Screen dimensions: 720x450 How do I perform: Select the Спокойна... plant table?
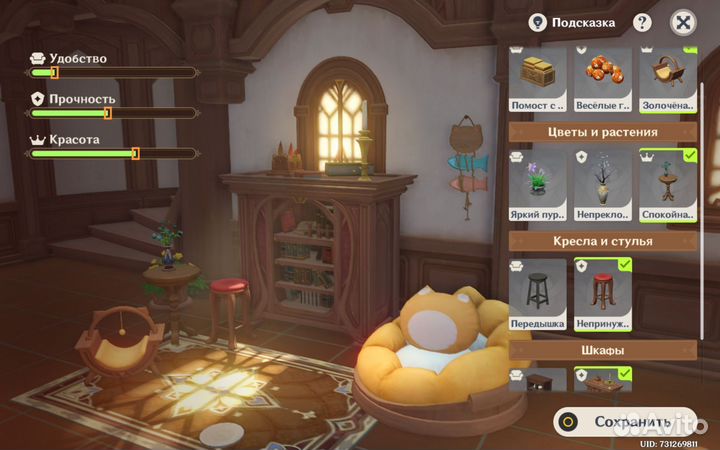[667, 186]
